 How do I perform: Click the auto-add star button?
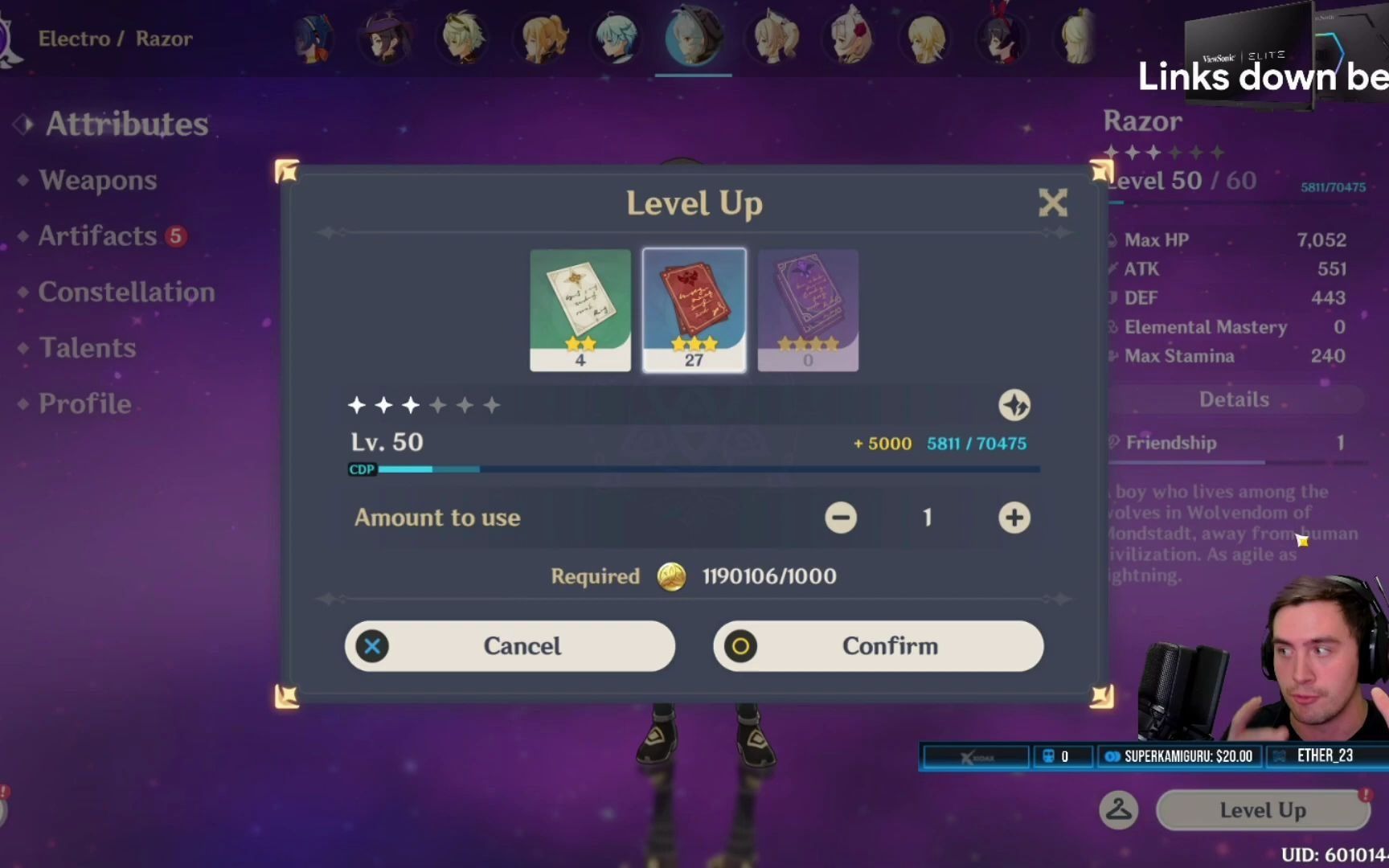point(1014,405)
